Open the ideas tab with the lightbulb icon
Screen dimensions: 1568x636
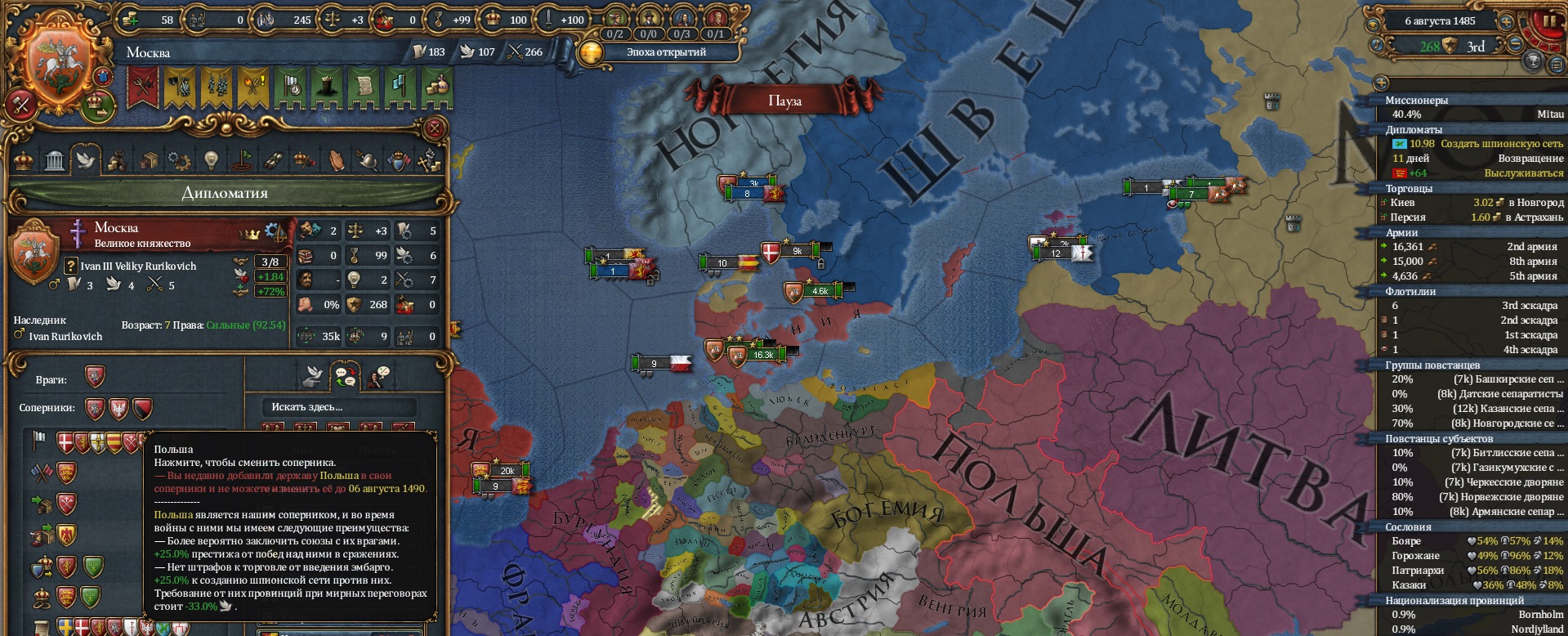(210, 160)
